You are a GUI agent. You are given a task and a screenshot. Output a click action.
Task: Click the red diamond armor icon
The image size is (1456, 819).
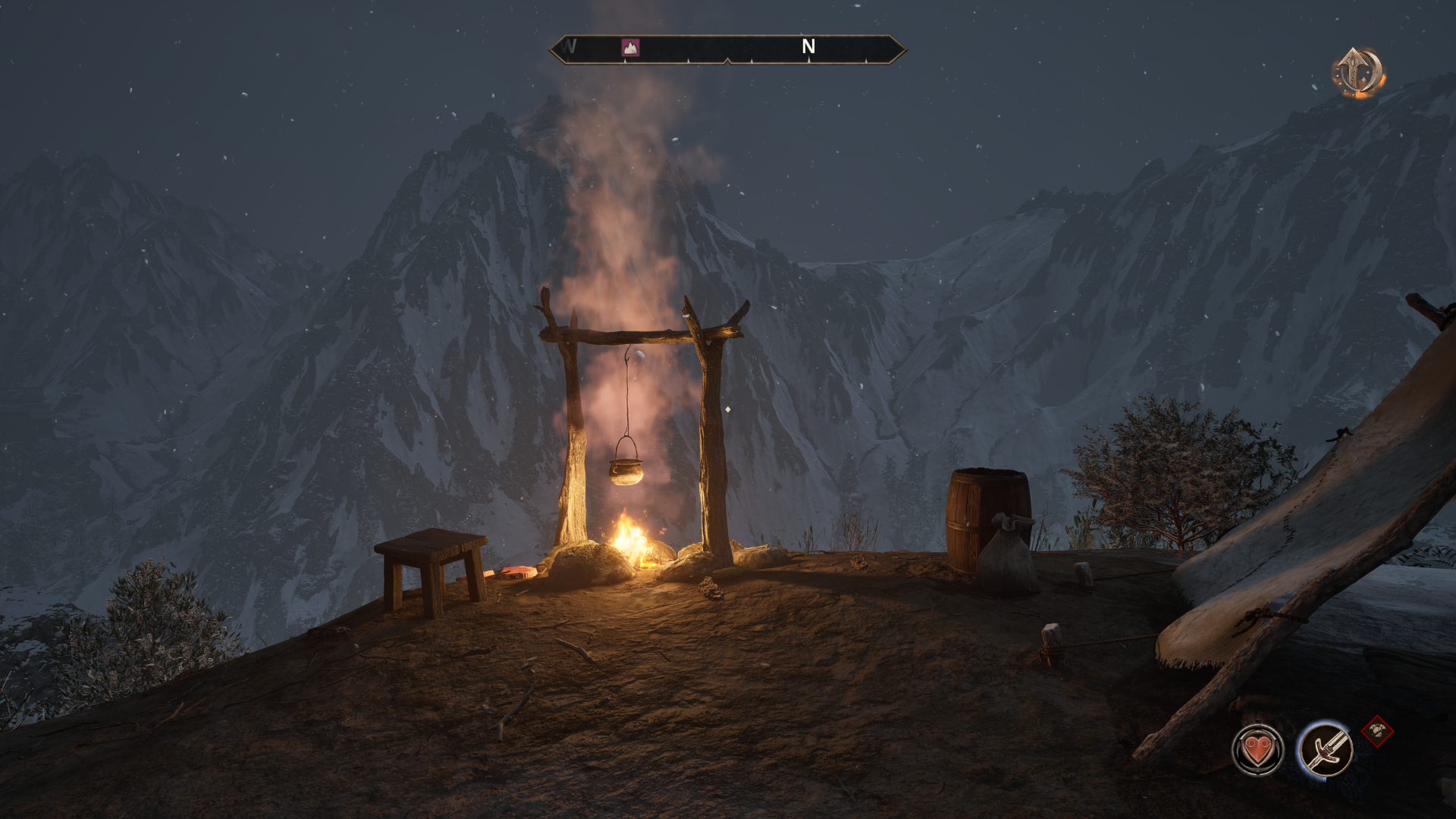pyautogui.click(x=1377, y=732)
